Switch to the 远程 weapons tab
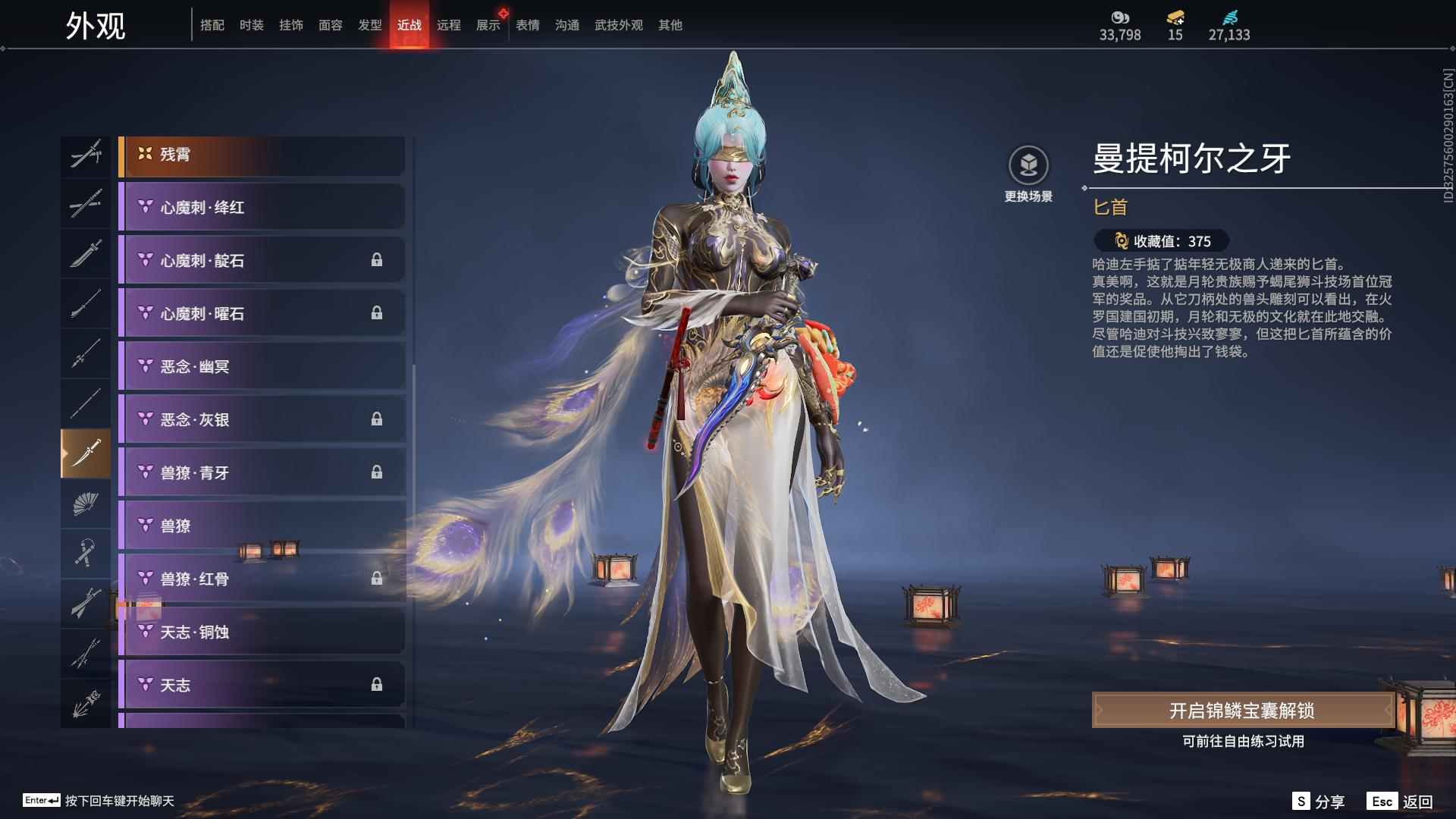Viewport: 1456px width, 819px height. tap(448, 25)
